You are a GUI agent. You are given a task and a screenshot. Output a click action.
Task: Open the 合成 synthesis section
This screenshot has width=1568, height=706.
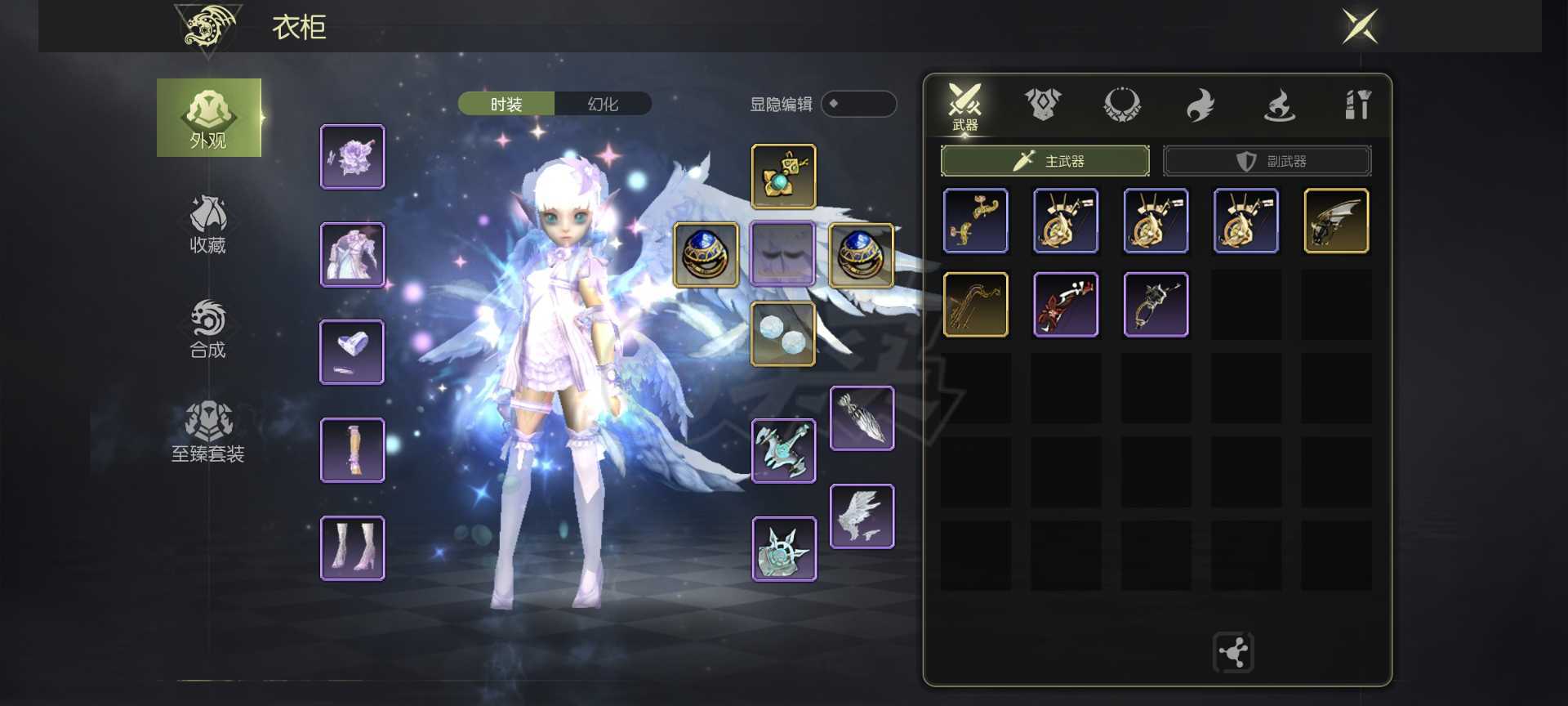[x=207, y=329]
